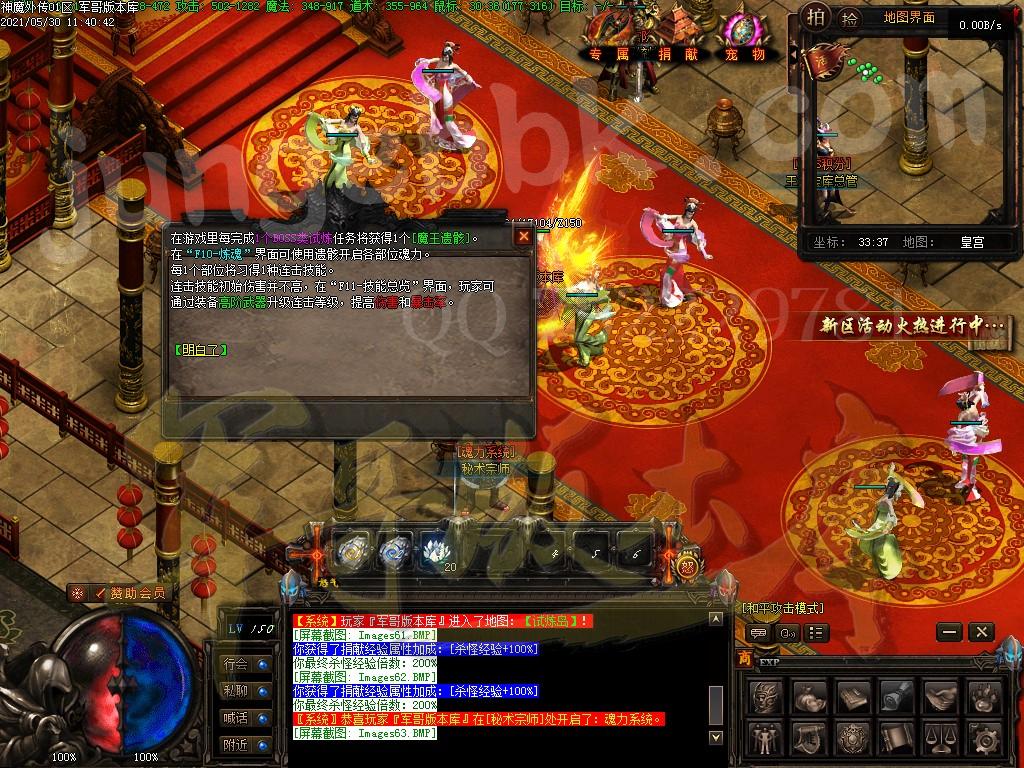Toggle the 附近 nearby chat channel

pyautogui.click(x=245, y=744)
